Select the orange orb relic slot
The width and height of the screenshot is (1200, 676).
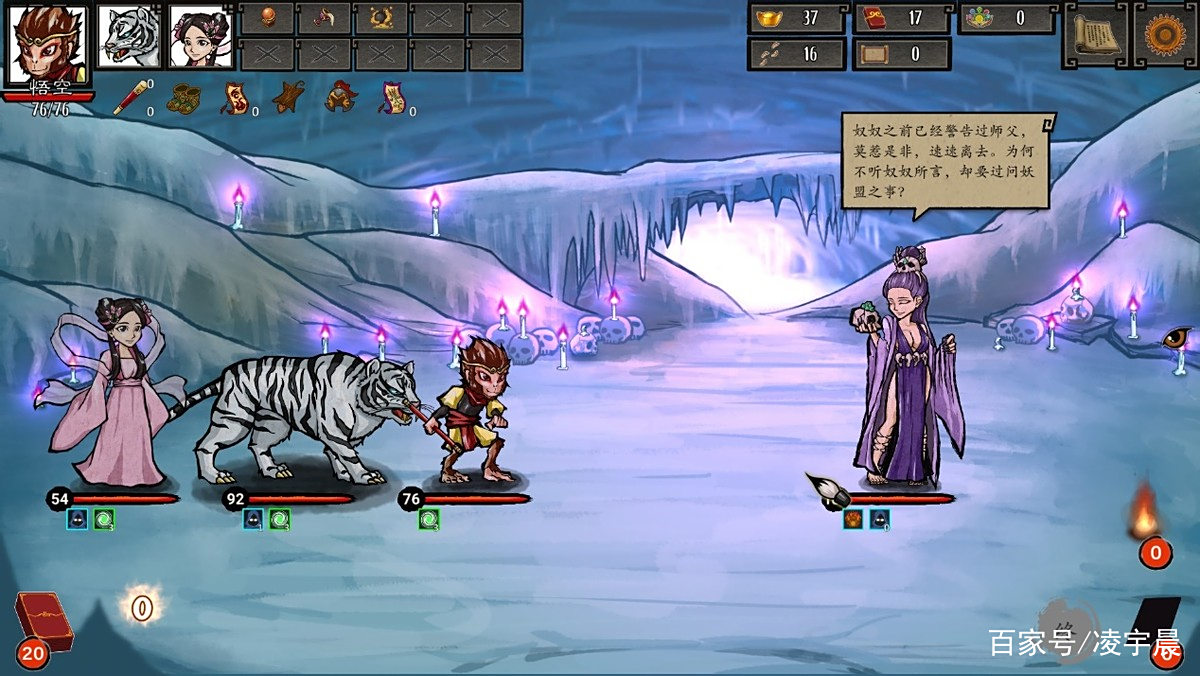coord(268,17)
